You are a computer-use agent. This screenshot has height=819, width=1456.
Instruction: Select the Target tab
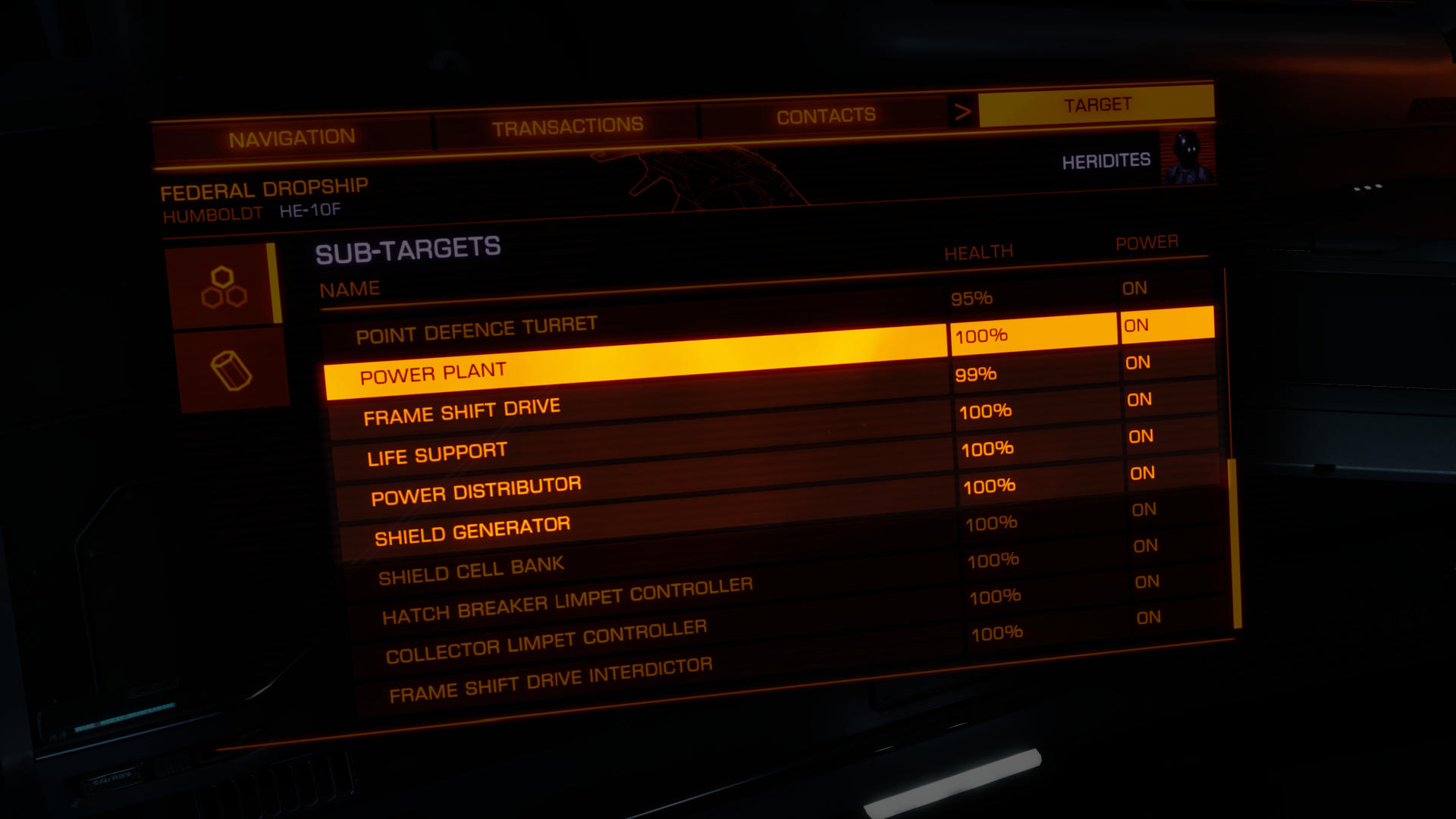(1097, 105)
